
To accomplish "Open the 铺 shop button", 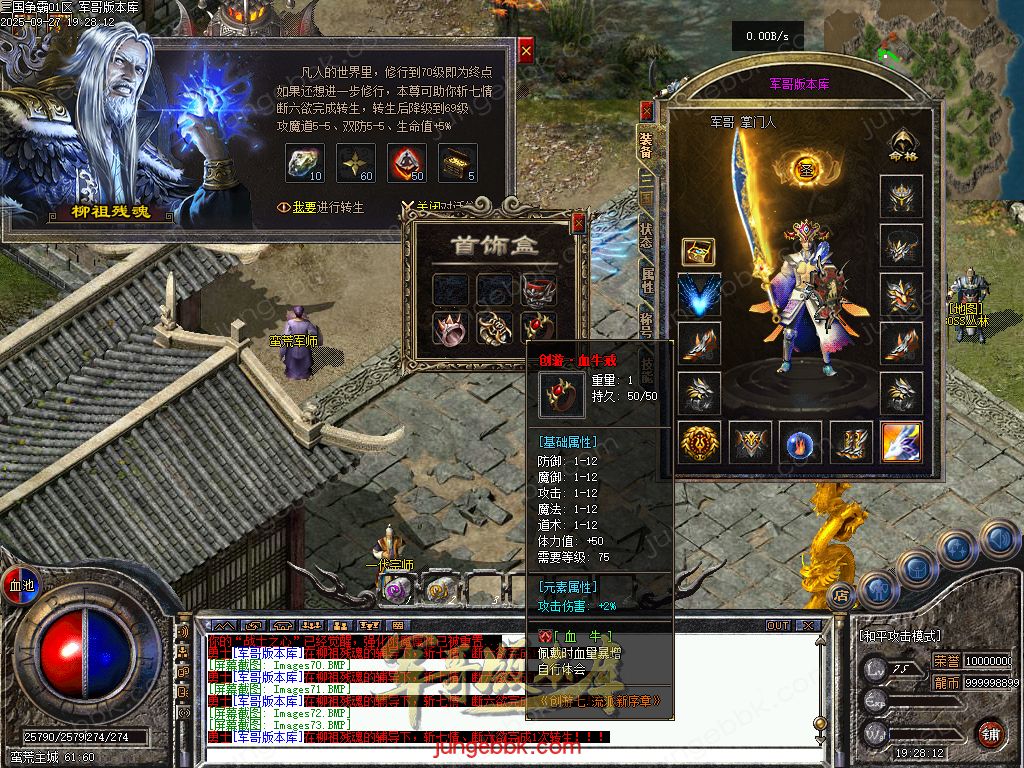I will click(x=990, y=733).
